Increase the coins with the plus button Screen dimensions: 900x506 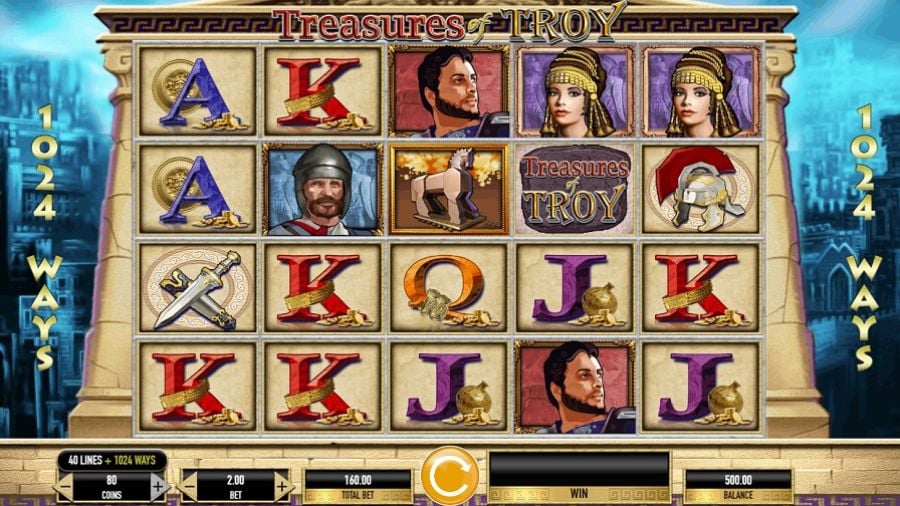pyautogui.click(x=157, y=487)
